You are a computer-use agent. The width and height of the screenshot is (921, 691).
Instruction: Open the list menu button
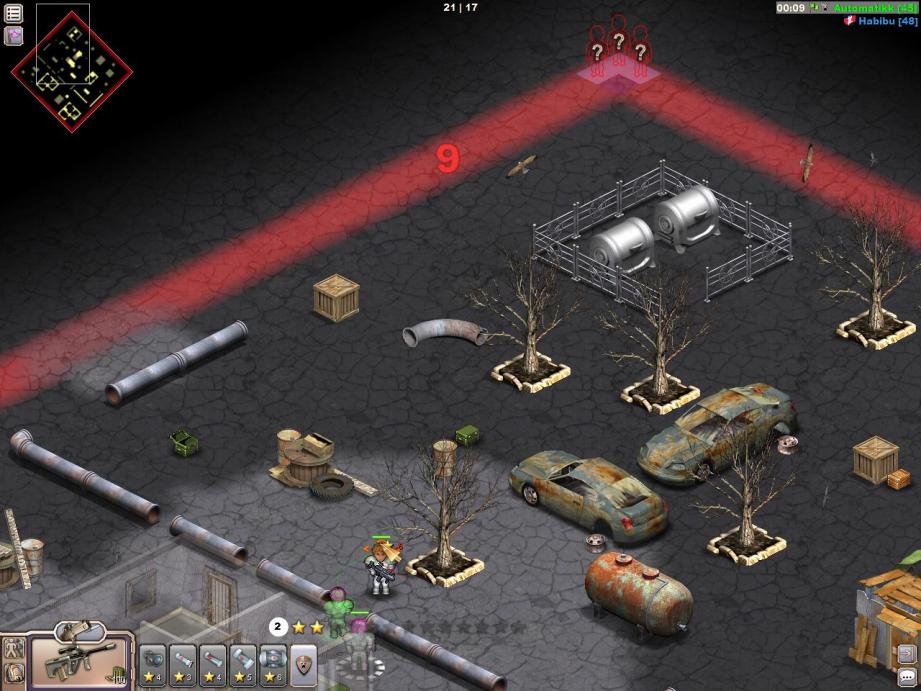[x=14, y=13]
